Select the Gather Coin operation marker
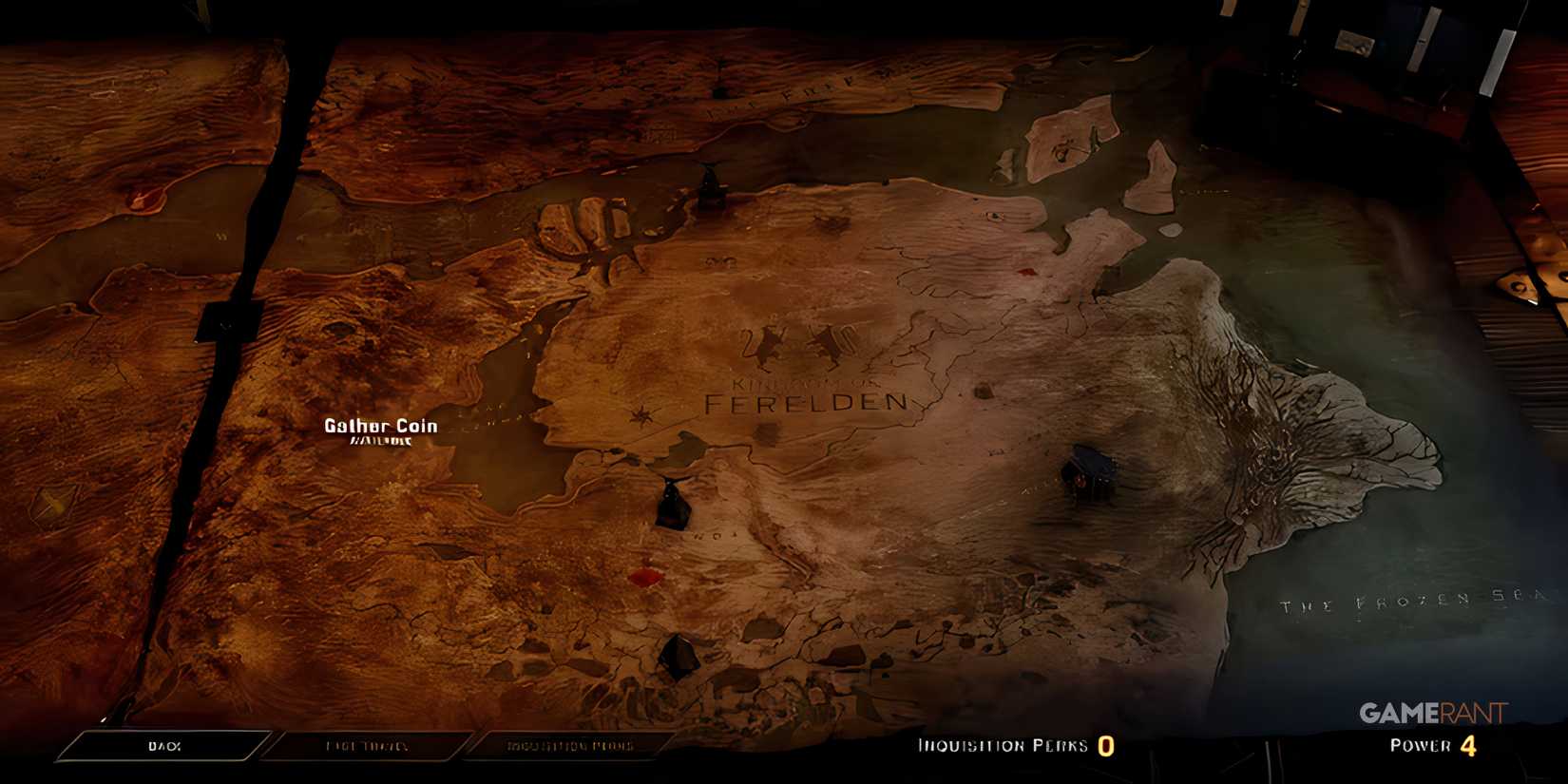Image resolution: width=1568 pixels, height=784 pixels. tap(378, 426)
